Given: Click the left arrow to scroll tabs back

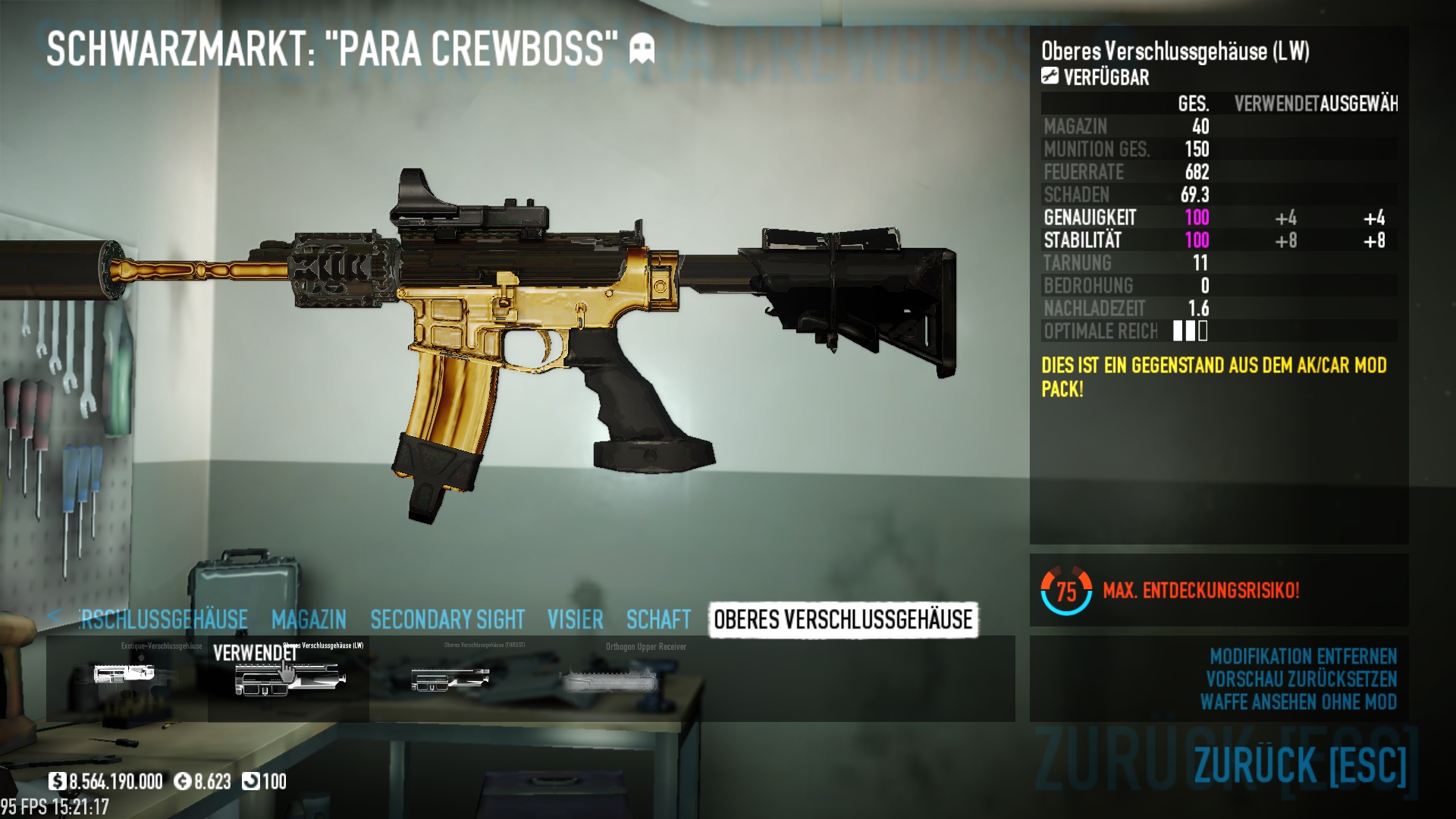Looking at the screenshot, I should click(x=54, y=616).
